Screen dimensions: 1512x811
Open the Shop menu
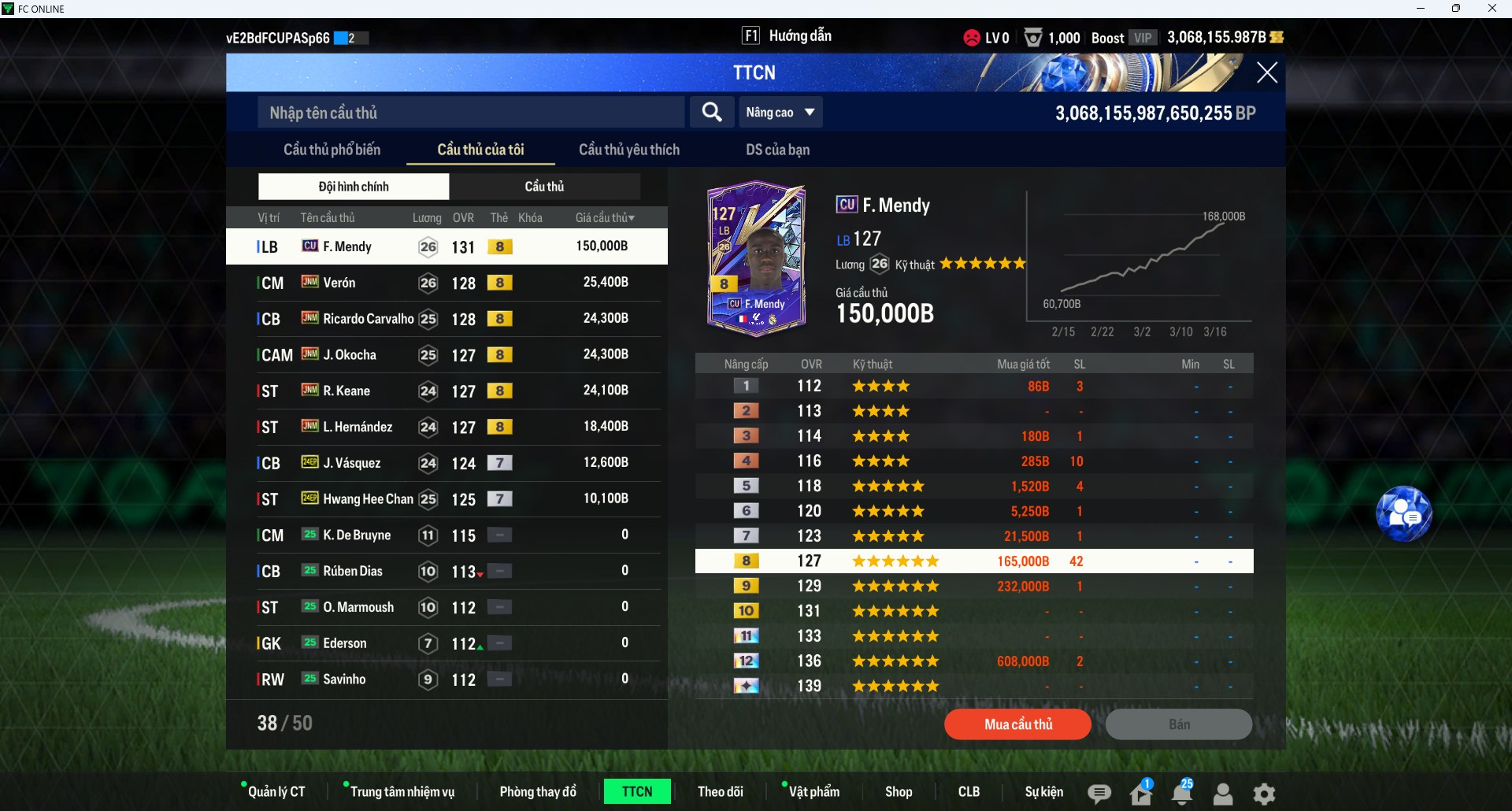coord(898,791)
